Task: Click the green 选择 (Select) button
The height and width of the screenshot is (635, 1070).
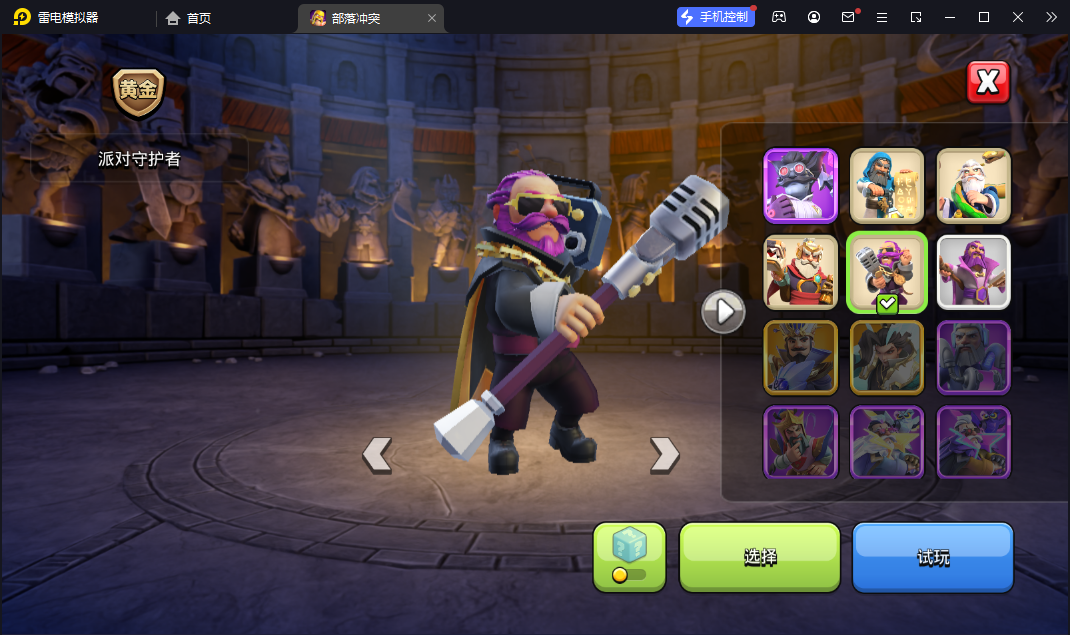Action: point(760,557)
